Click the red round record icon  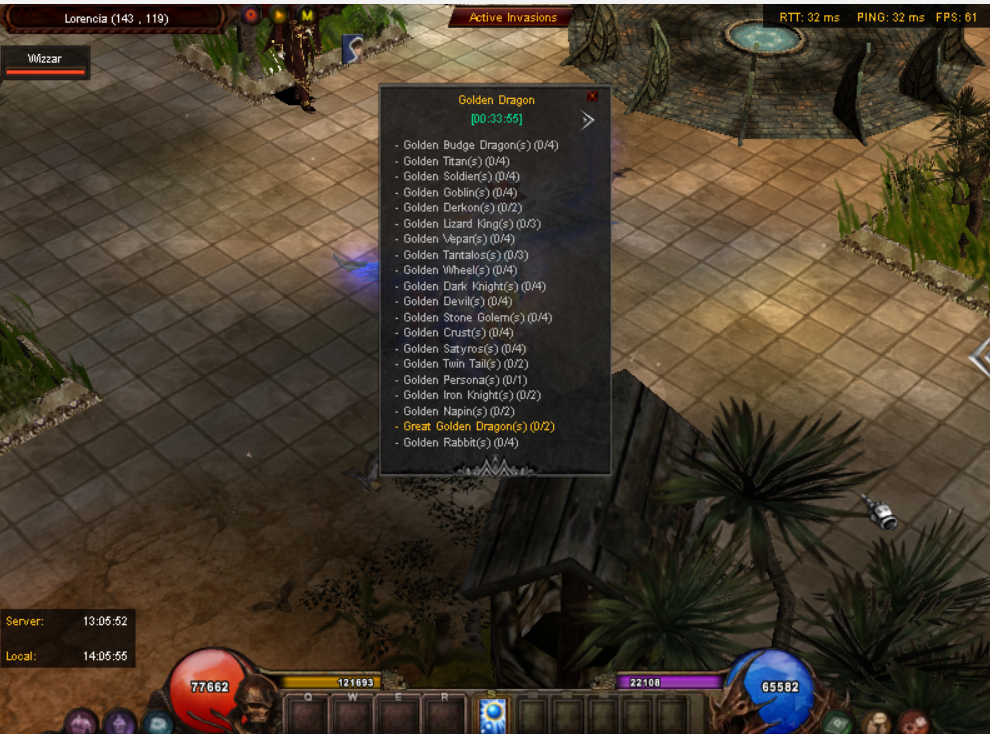coord(251,16)
